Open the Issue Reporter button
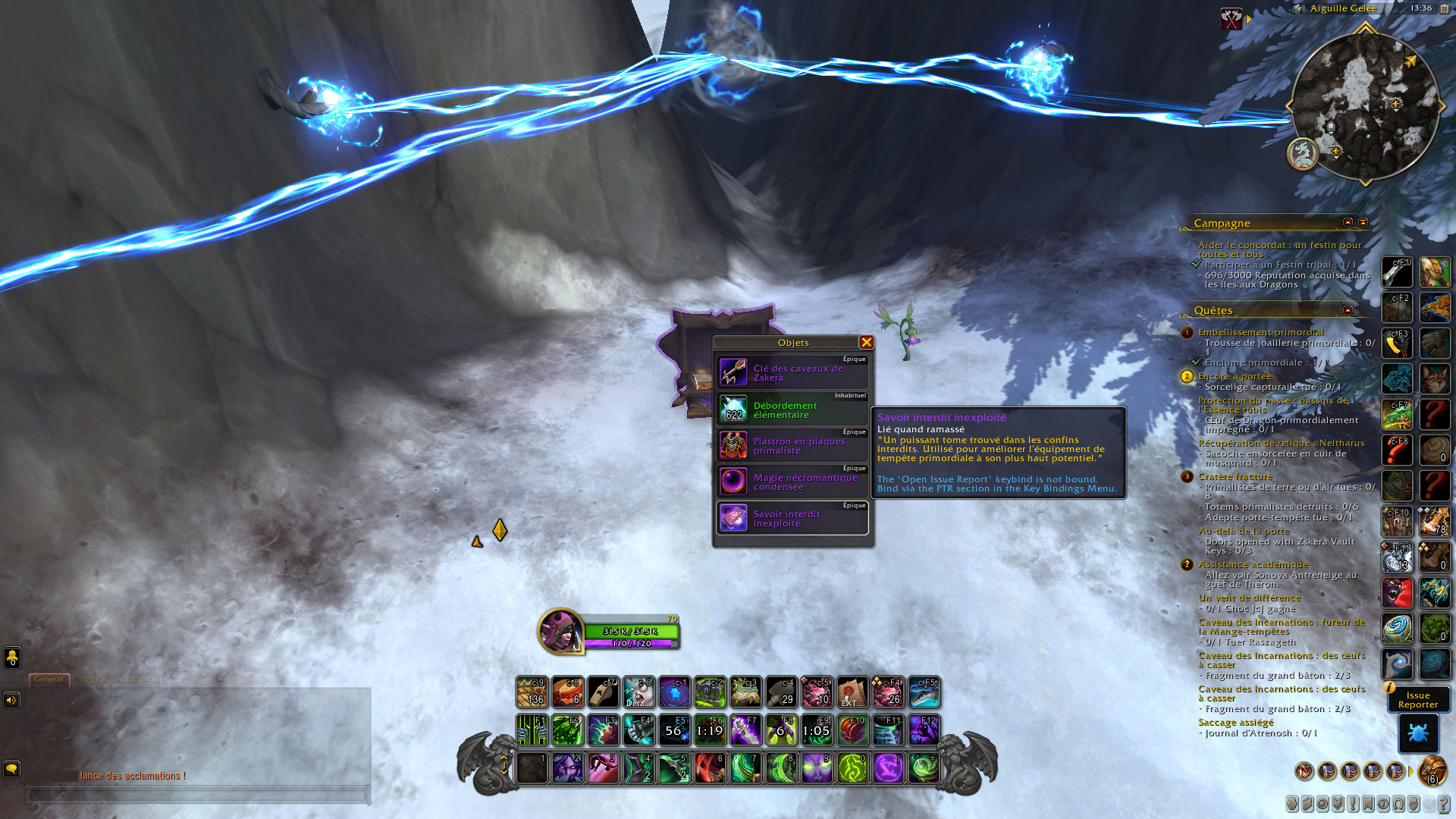This screenshot has width=1456, height=819. point(1417,700)
